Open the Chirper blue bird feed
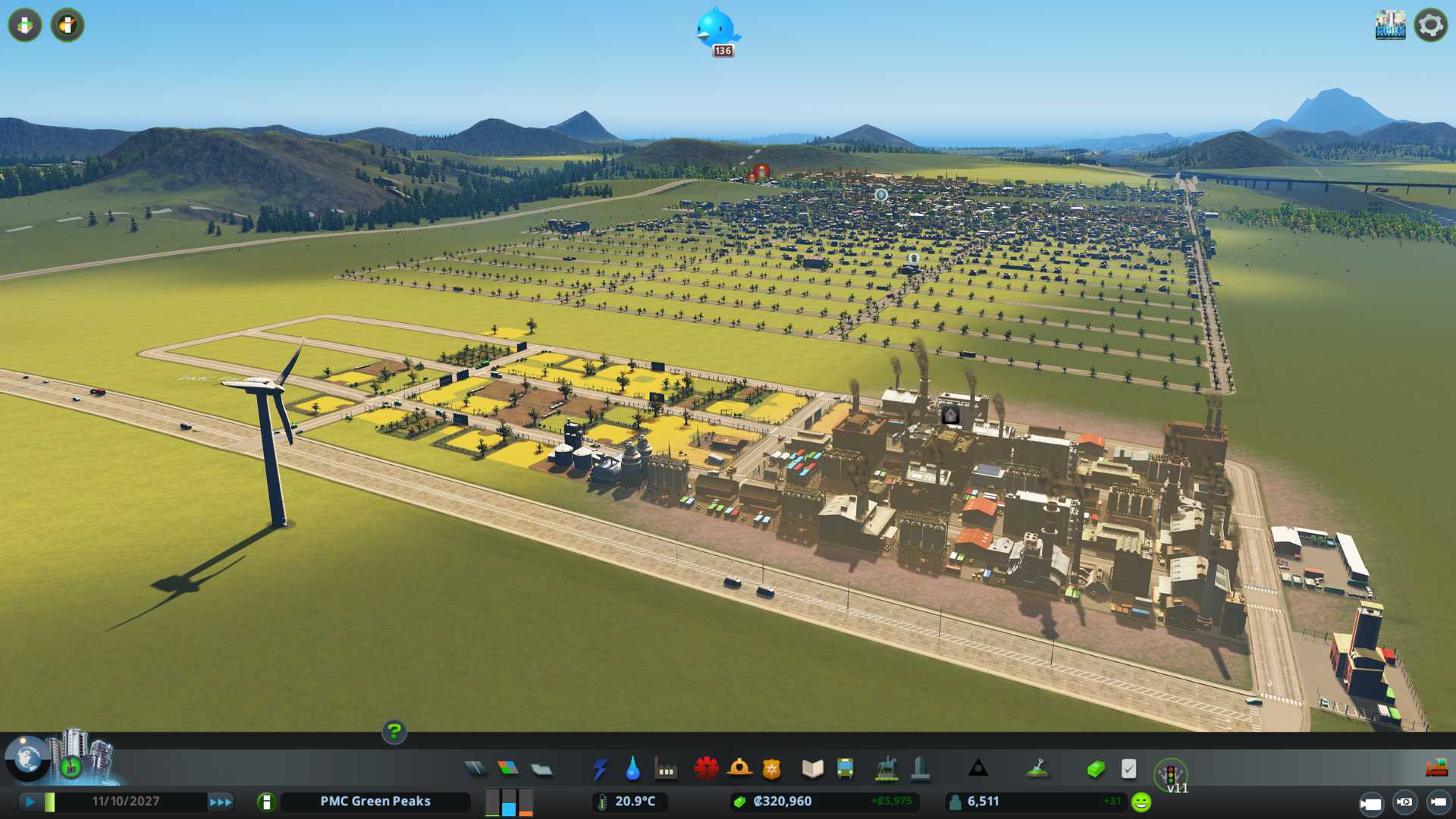1456x819 pixels. point(717,30)
